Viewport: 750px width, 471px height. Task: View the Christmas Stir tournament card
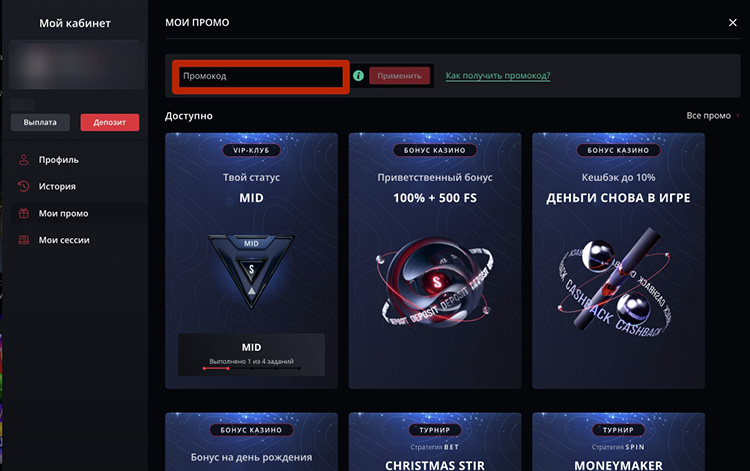tap(434, 442)
